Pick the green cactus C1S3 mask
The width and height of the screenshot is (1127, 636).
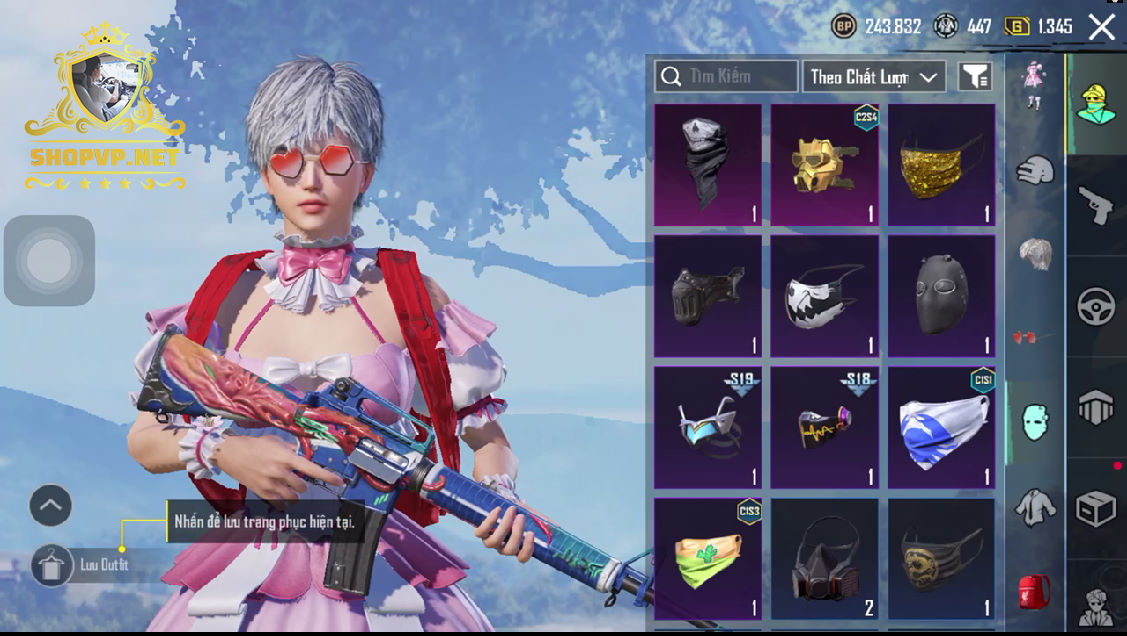pyautogui.click(x=708, y=559)
